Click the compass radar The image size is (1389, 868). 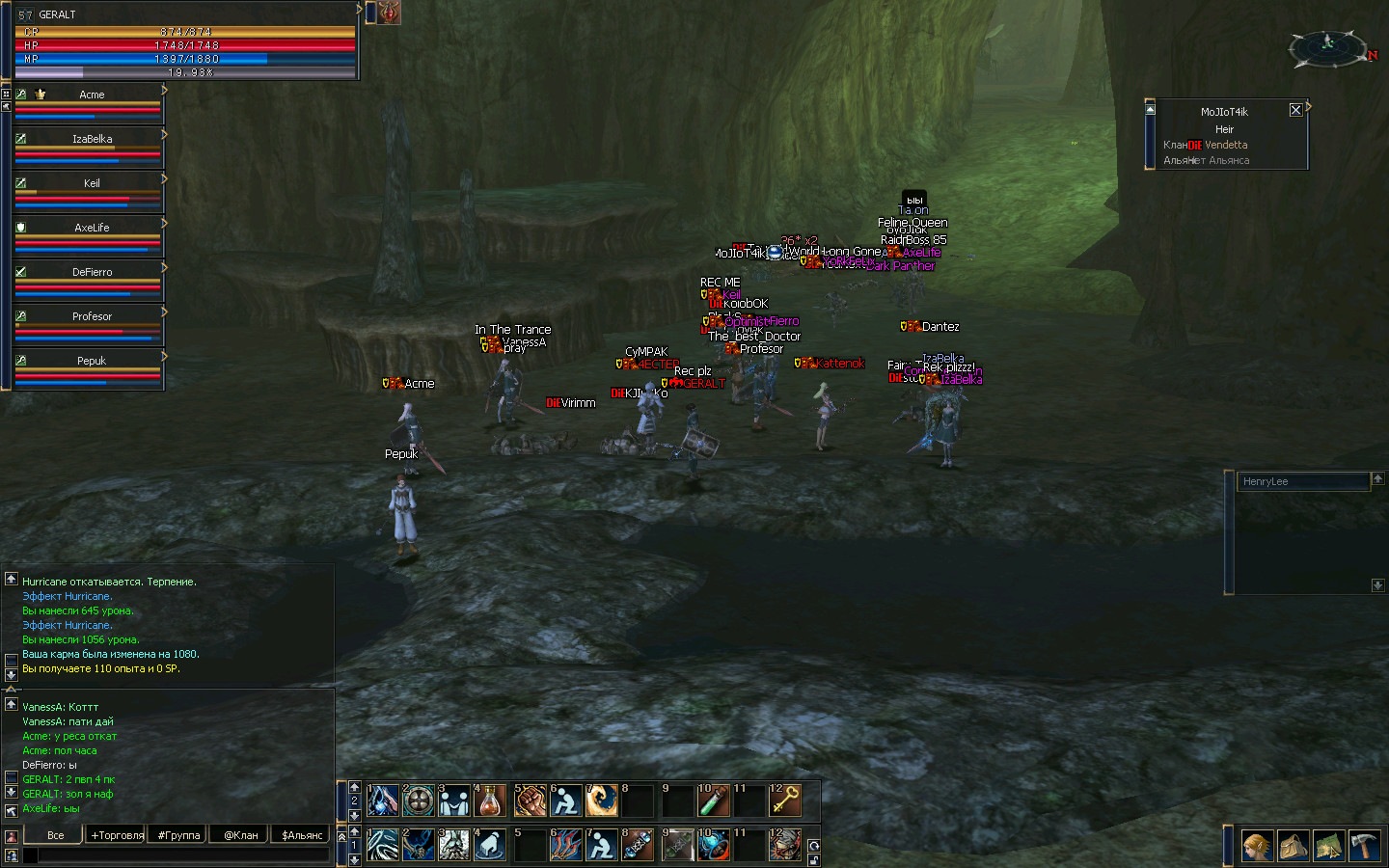(1328, 45)
